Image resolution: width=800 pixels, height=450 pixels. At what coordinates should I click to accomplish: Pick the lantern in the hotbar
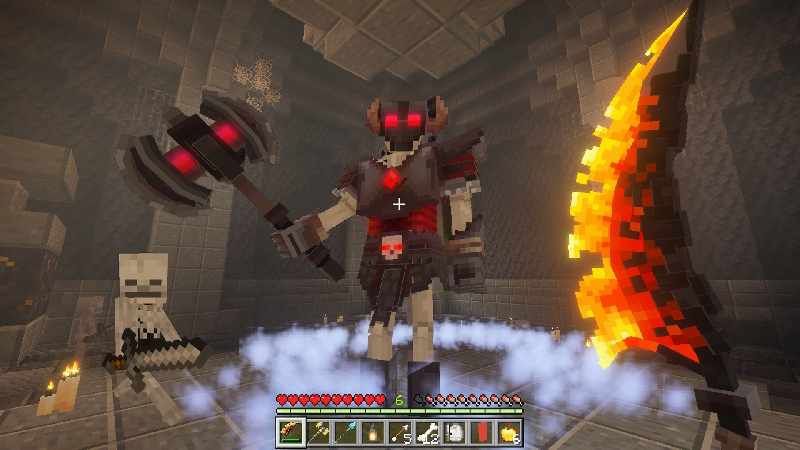click(372, 433)
